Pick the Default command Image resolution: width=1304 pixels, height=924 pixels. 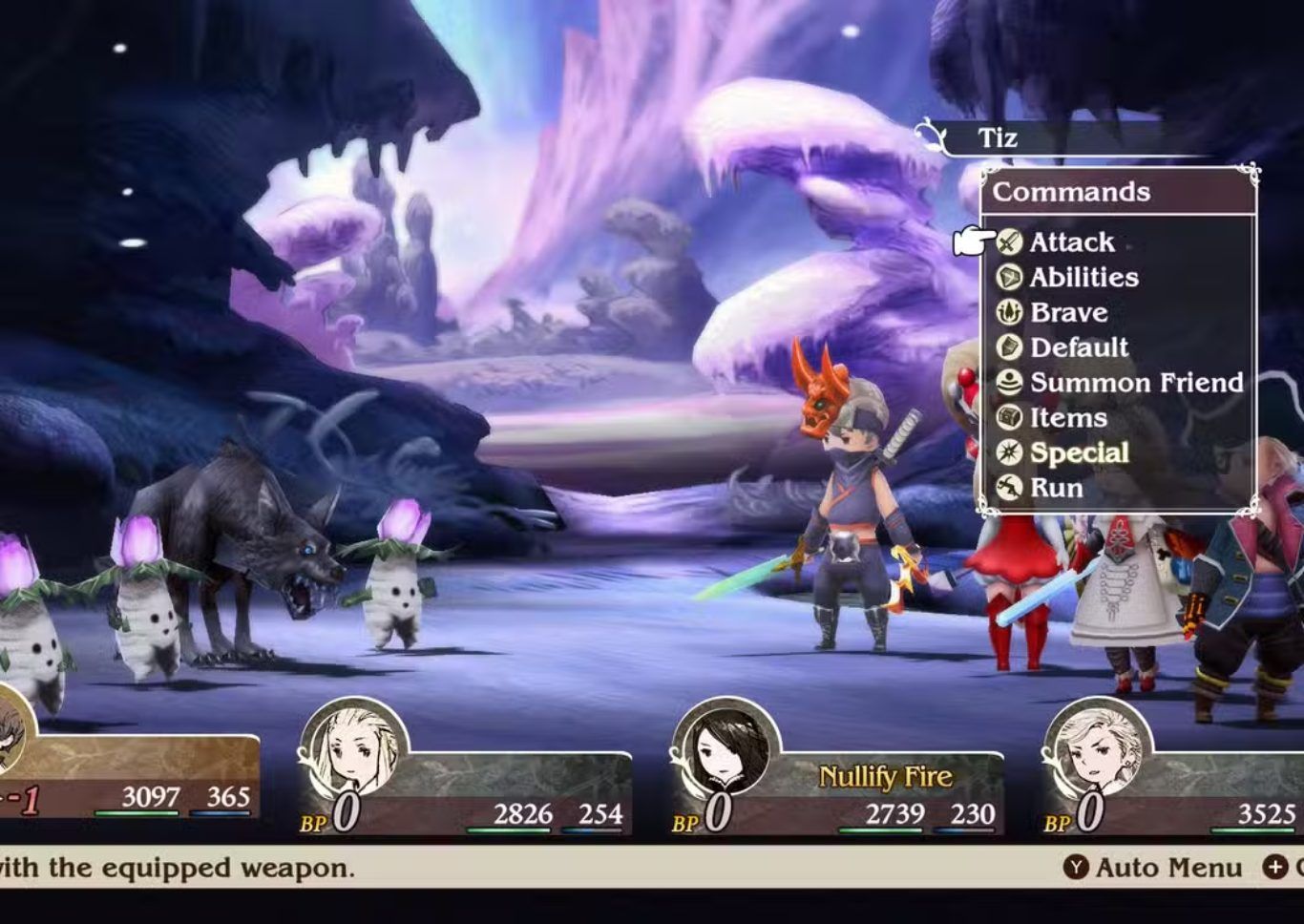(x=1078, y=347)
